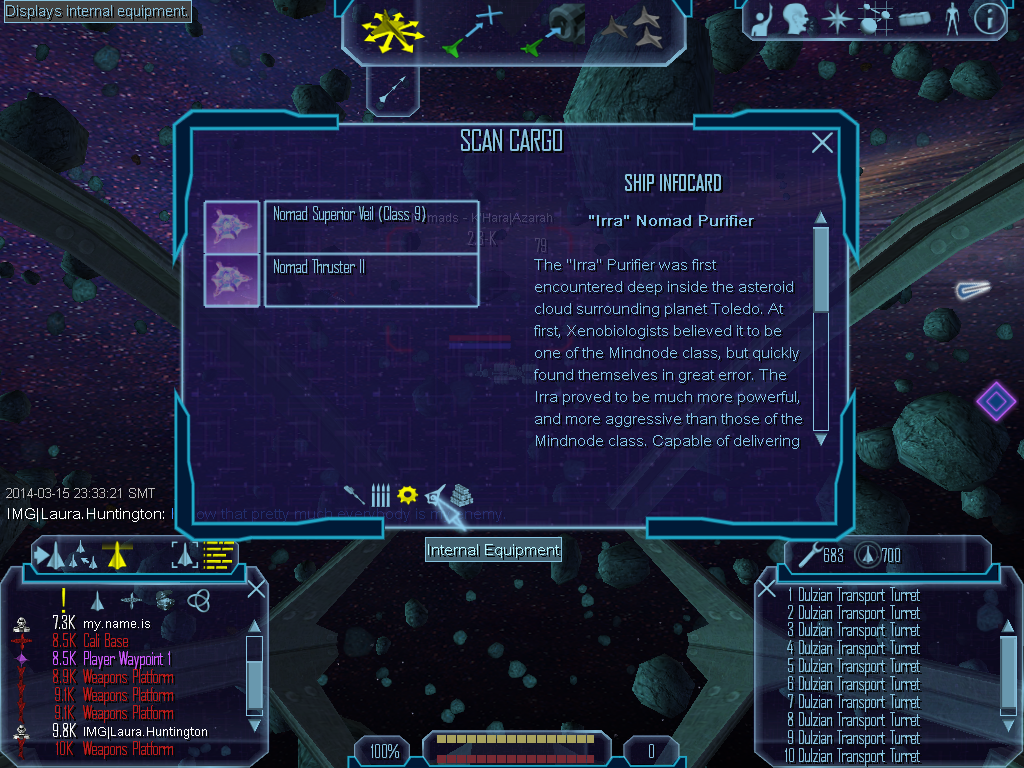Show the yellow gear equipment category
The image size is (1024, 768).
coord(407,494)
